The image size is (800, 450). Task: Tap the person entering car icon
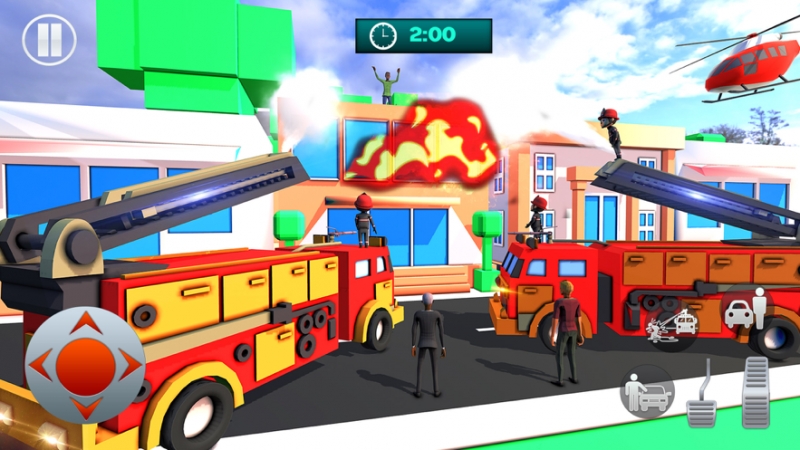[644, 390]
